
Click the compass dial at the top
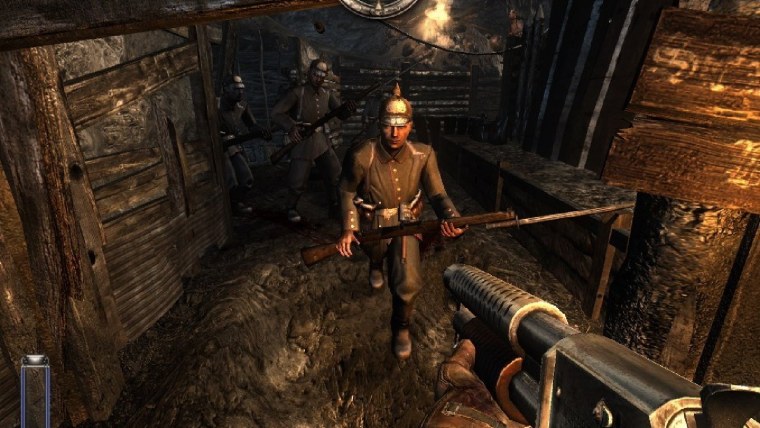point(380,6)
